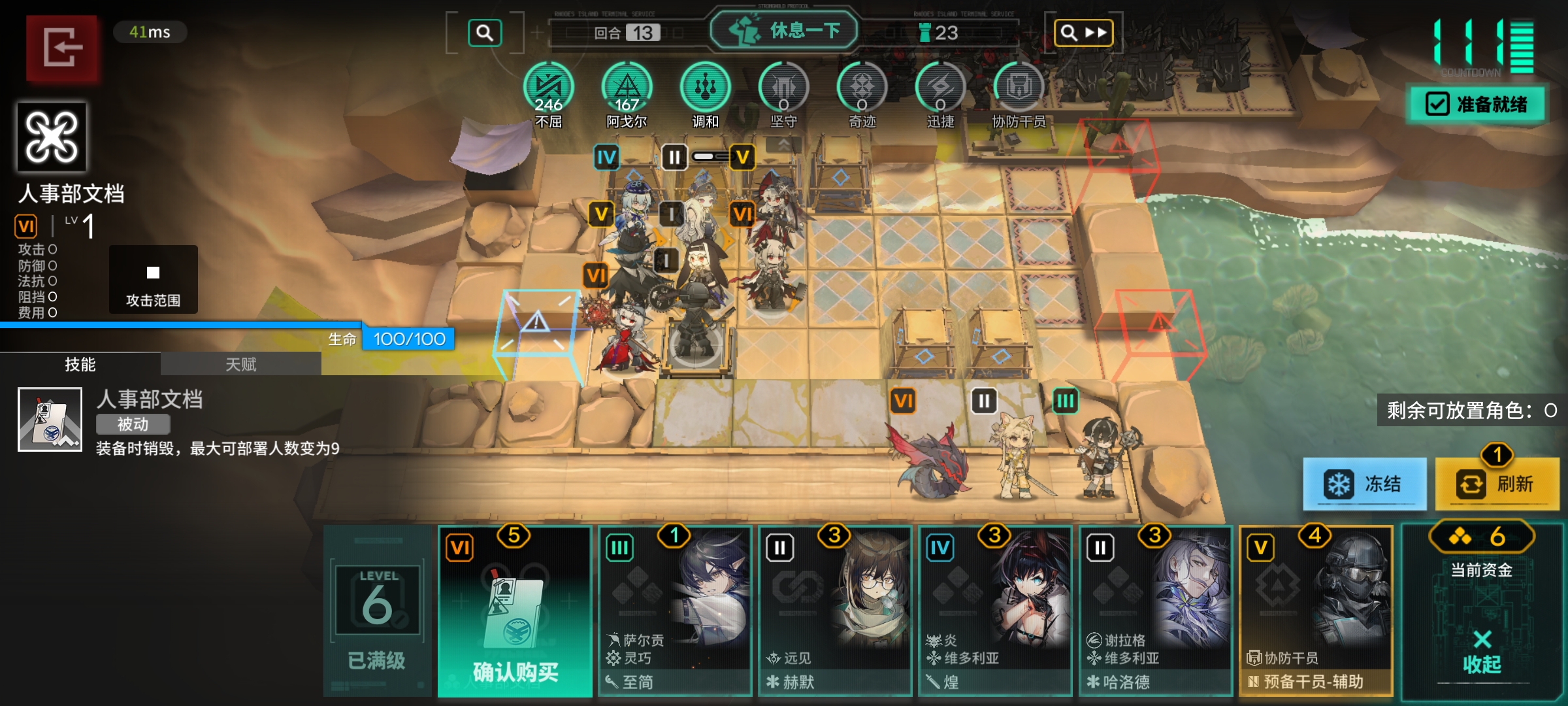Choose the 至简 operator card
This screenshot has height=706, width=1568.
tap(675, 611)
